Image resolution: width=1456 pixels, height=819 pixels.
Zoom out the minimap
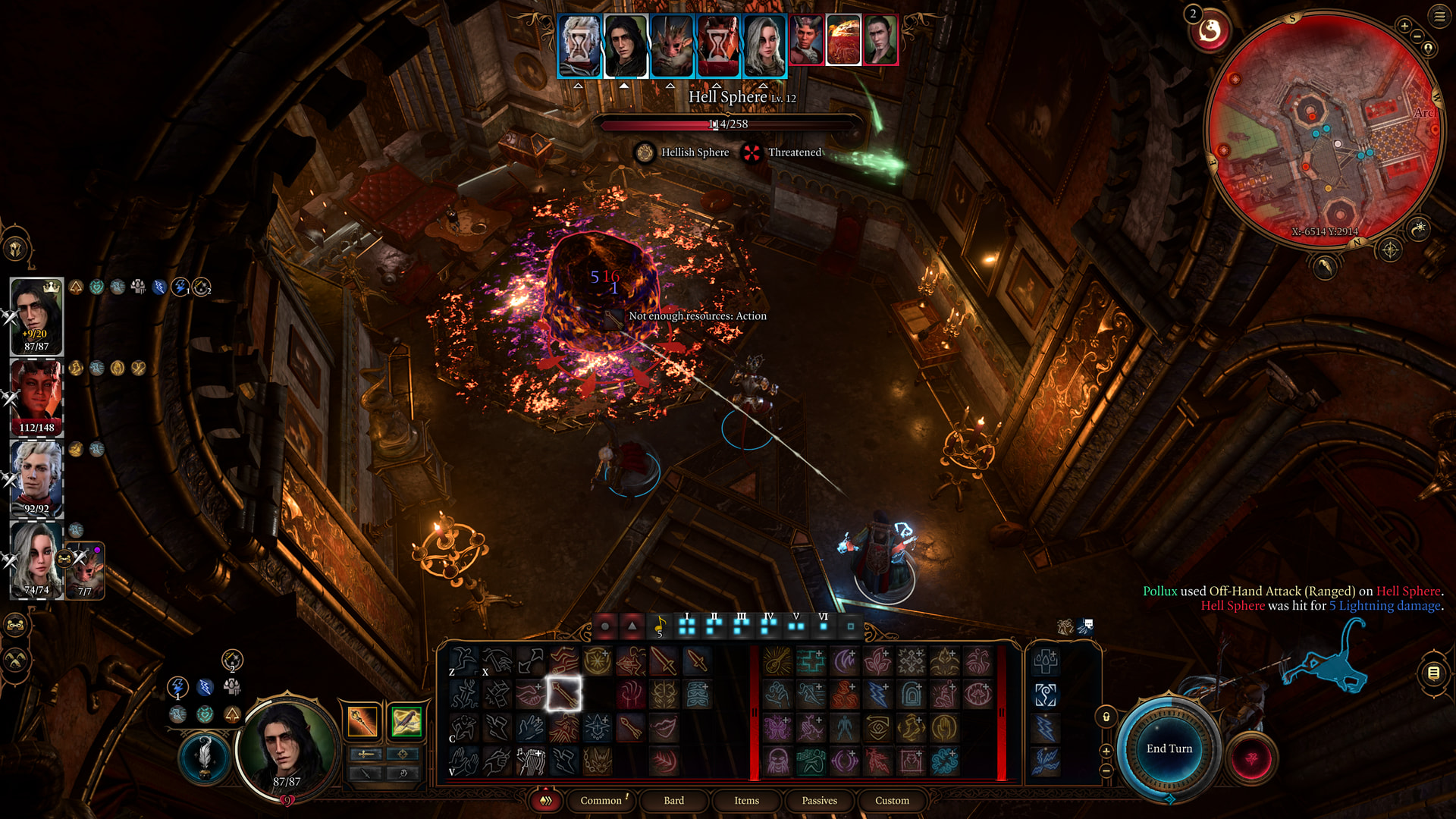click(1417, 37)
